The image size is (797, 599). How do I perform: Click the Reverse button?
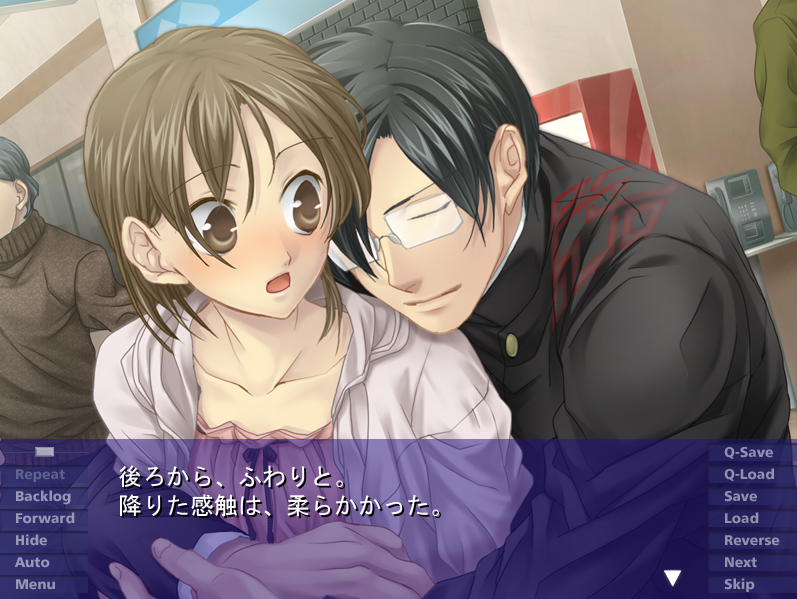(751, 541)
